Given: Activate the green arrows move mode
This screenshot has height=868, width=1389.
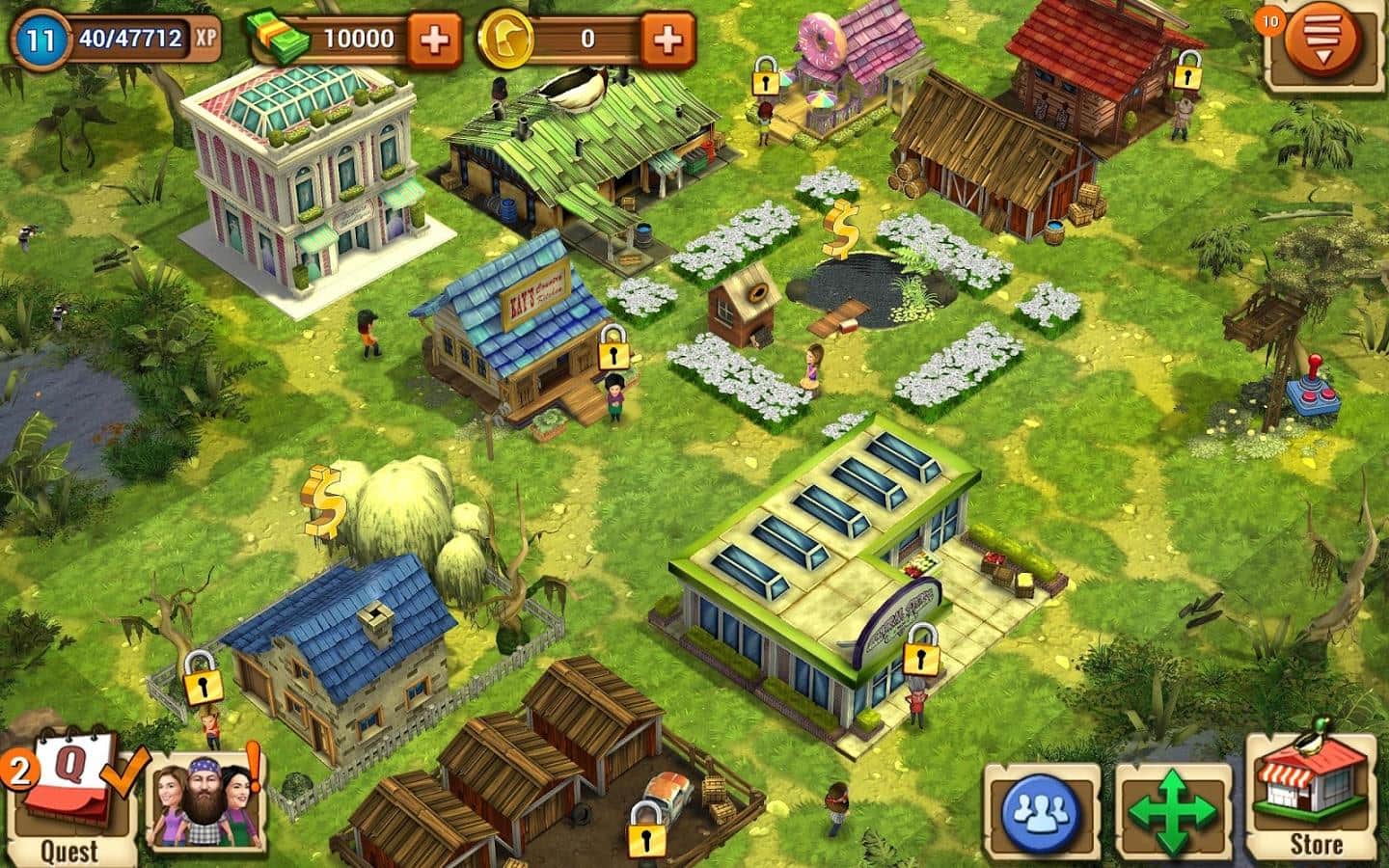Looking at the screenshot, I should [1173, 813].
